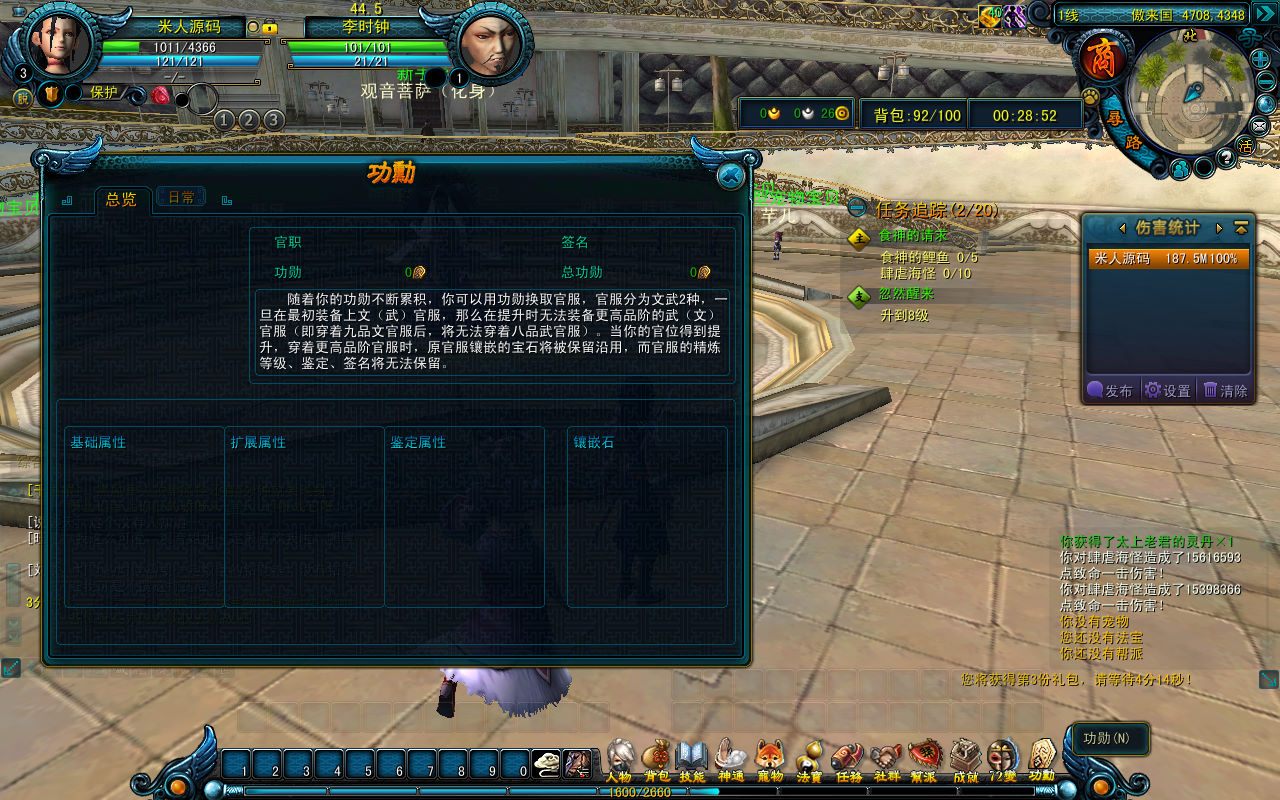The height and width of the screenshot is (800, 1280).
Task: Select the 总览 overview tab
Action: coord(121,199)
